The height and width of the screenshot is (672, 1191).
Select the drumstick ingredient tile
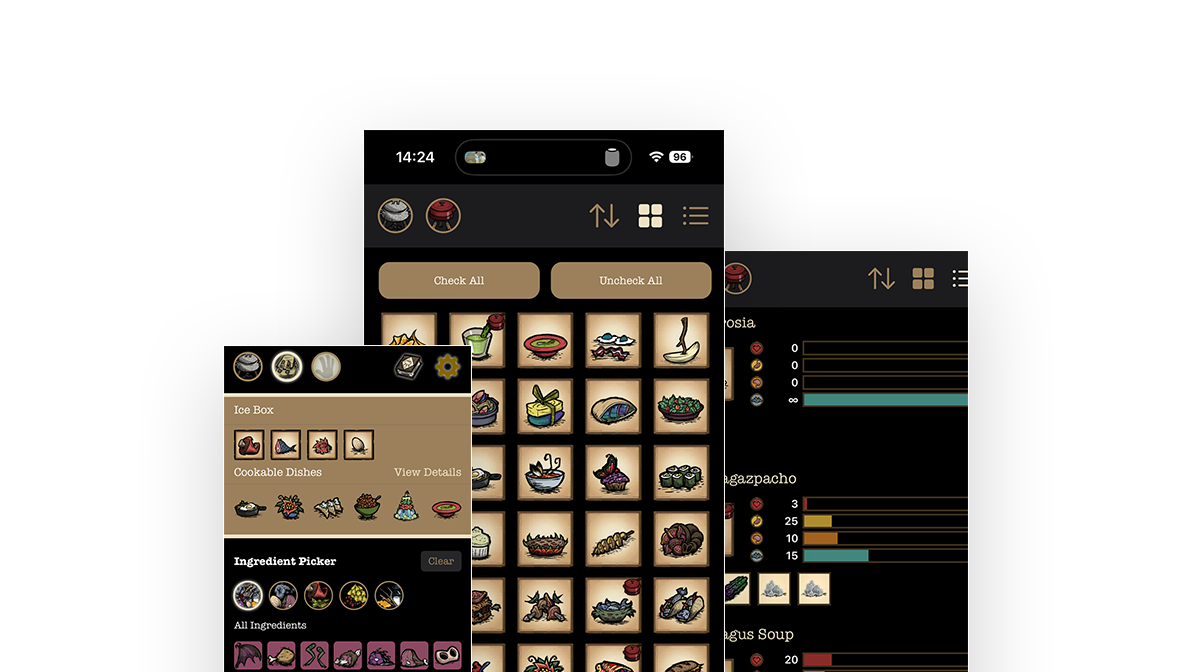[x=281, y=657]
